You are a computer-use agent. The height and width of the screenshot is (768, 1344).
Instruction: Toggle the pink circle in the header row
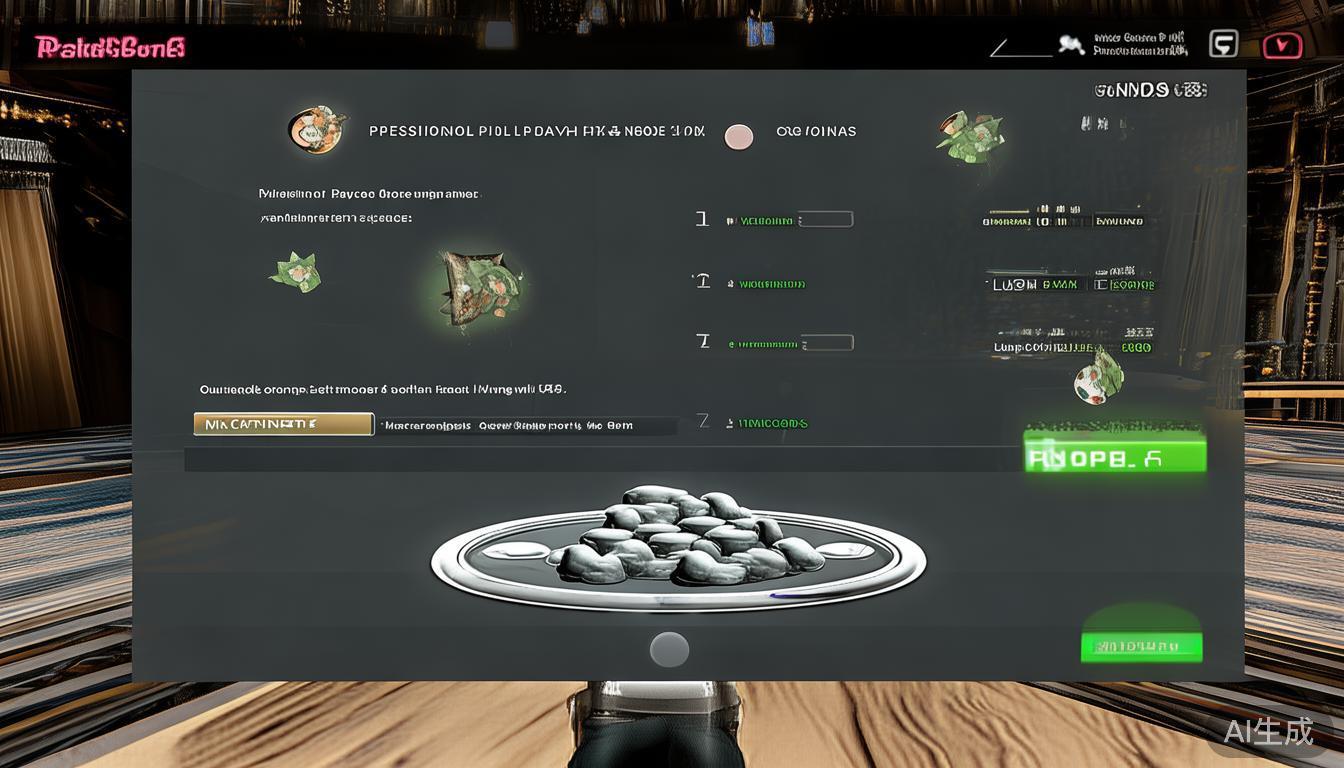click(x=738, y=137)
